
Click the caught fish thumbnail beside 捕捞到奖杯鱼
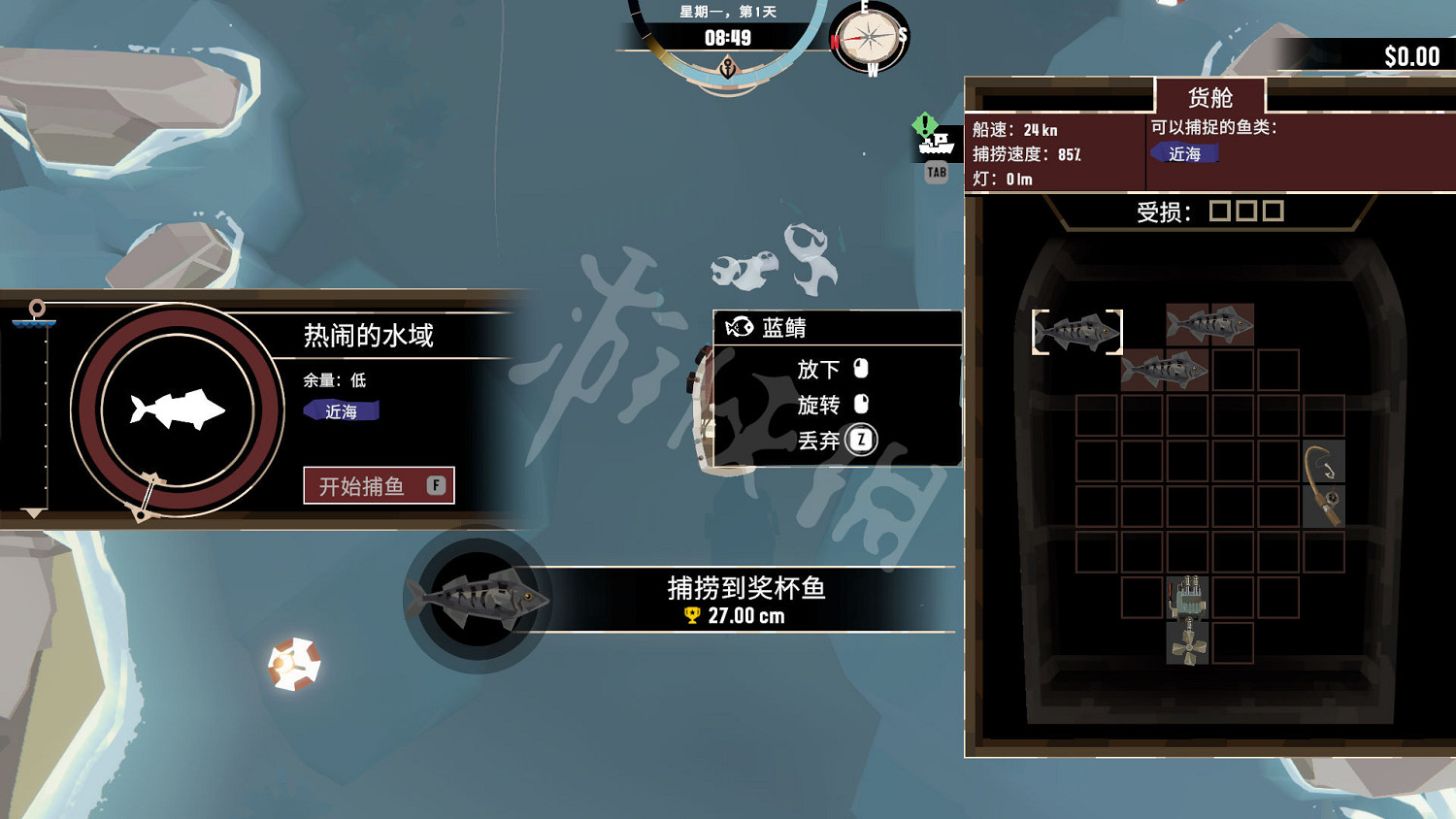476,601
